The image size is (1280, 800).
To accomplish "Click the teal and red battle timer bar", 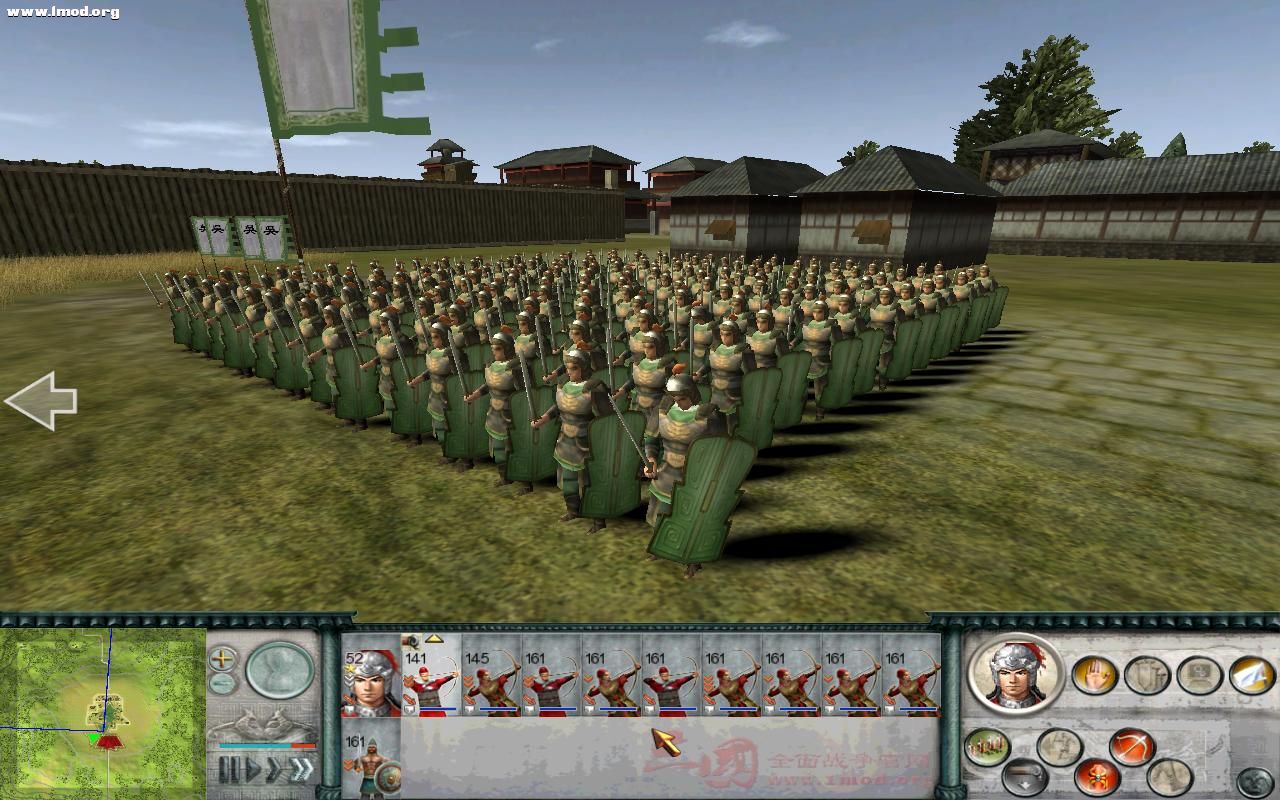I will (267, 746).
